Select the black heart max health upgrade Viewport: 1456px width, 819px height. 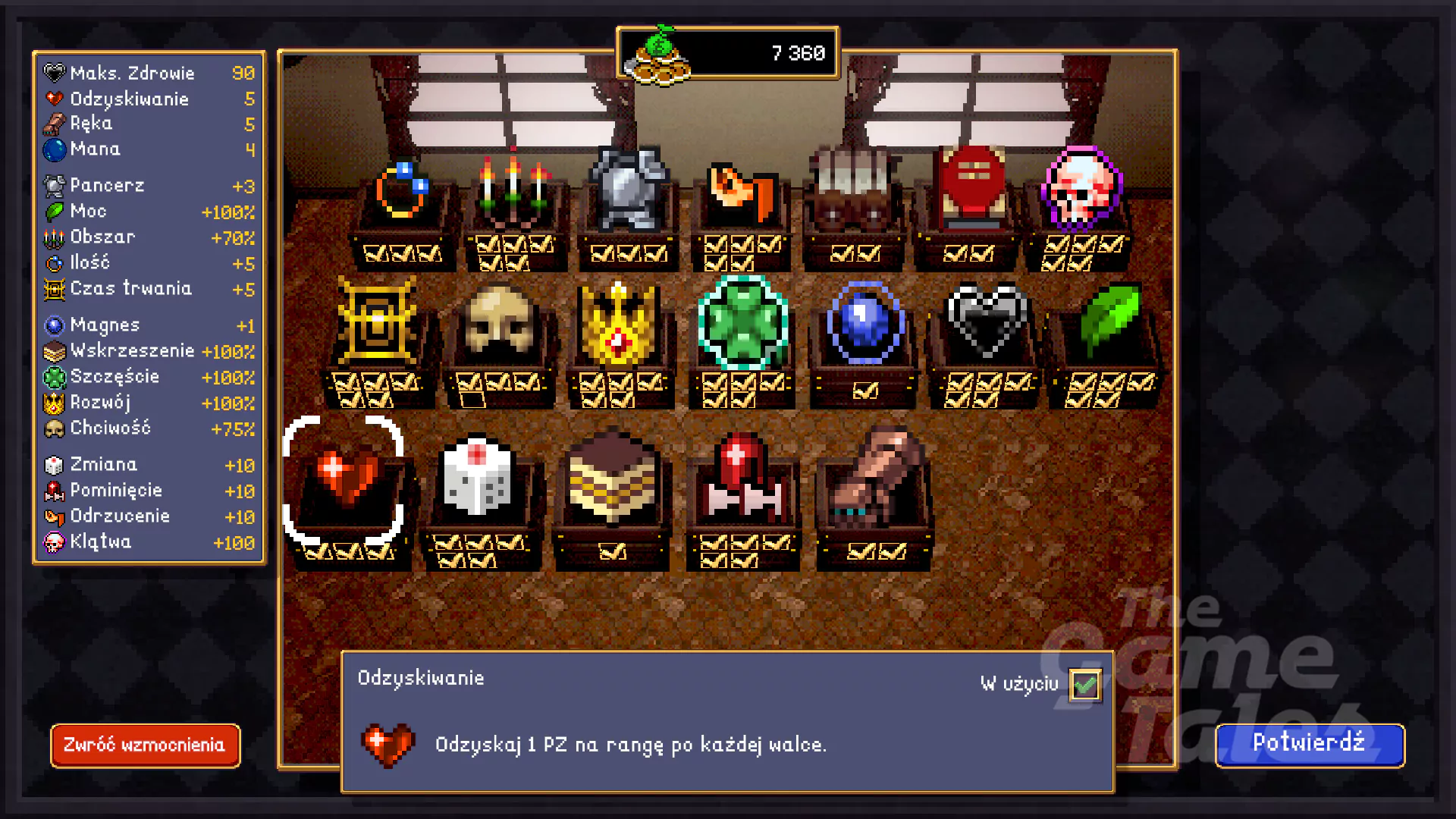[x=987, y=320]
